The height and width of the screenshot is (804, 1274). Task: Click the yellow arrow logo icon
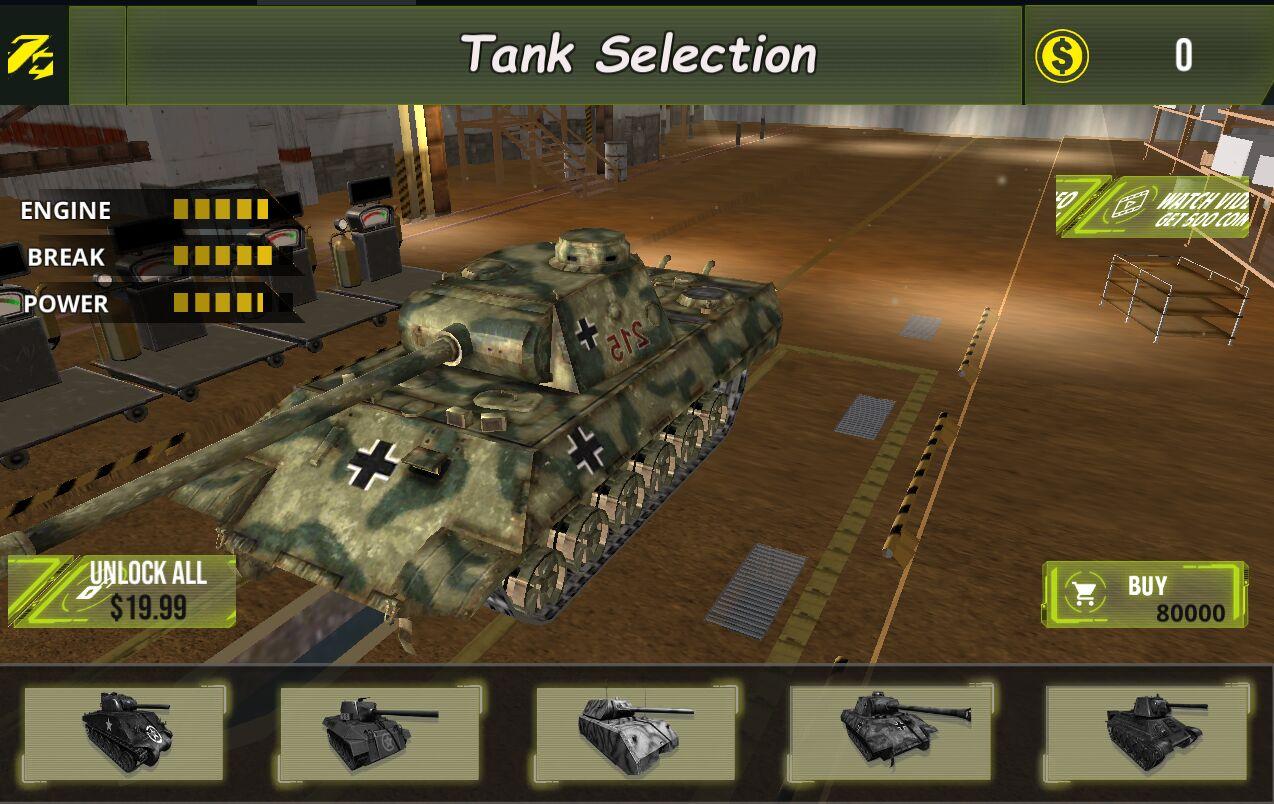click(x=31, y=56)
